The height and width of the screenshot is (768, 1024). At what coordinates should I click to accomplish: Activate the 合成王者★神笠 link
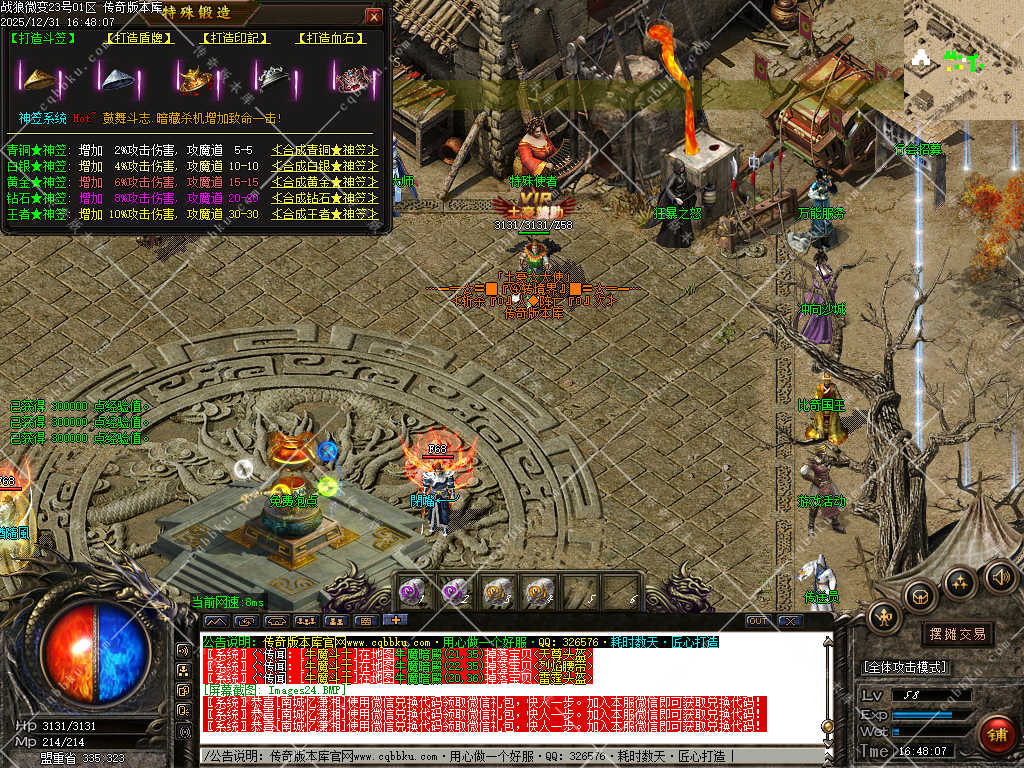(x=325, y=214)
